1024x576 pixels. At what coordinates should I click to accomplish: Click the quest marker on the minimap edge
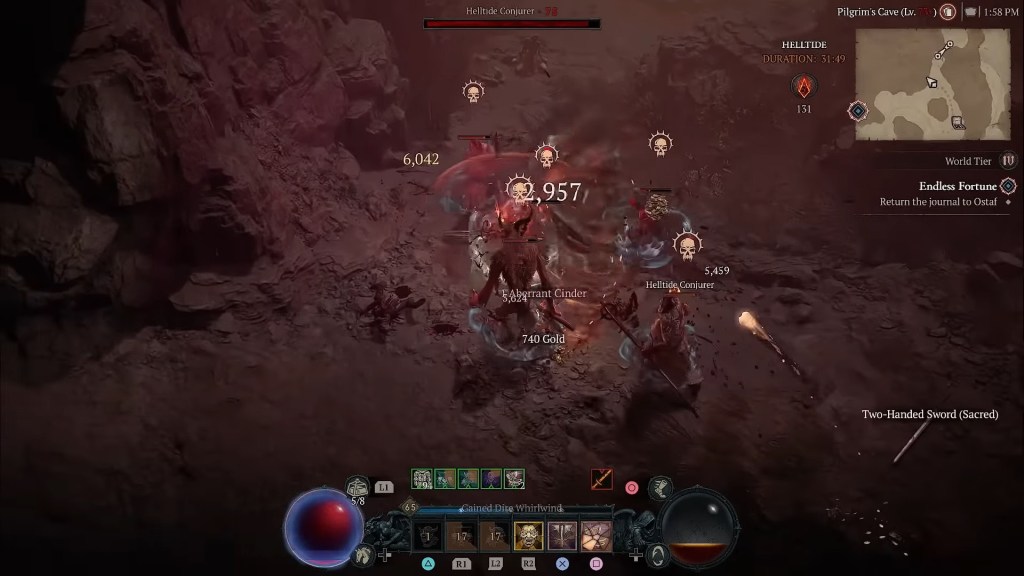(x=857, y=110)
